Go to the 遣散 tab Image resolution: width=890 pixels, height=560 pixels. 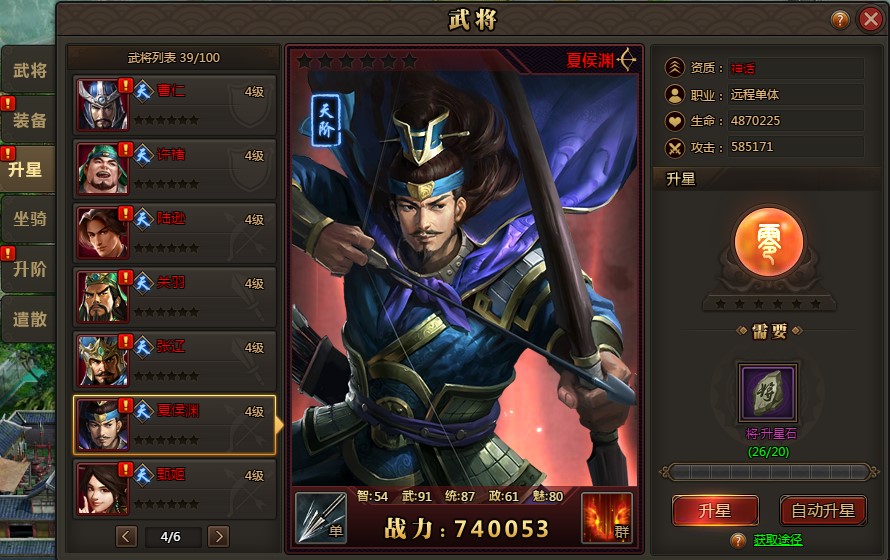pyautogui.click(x=29, y=319)
